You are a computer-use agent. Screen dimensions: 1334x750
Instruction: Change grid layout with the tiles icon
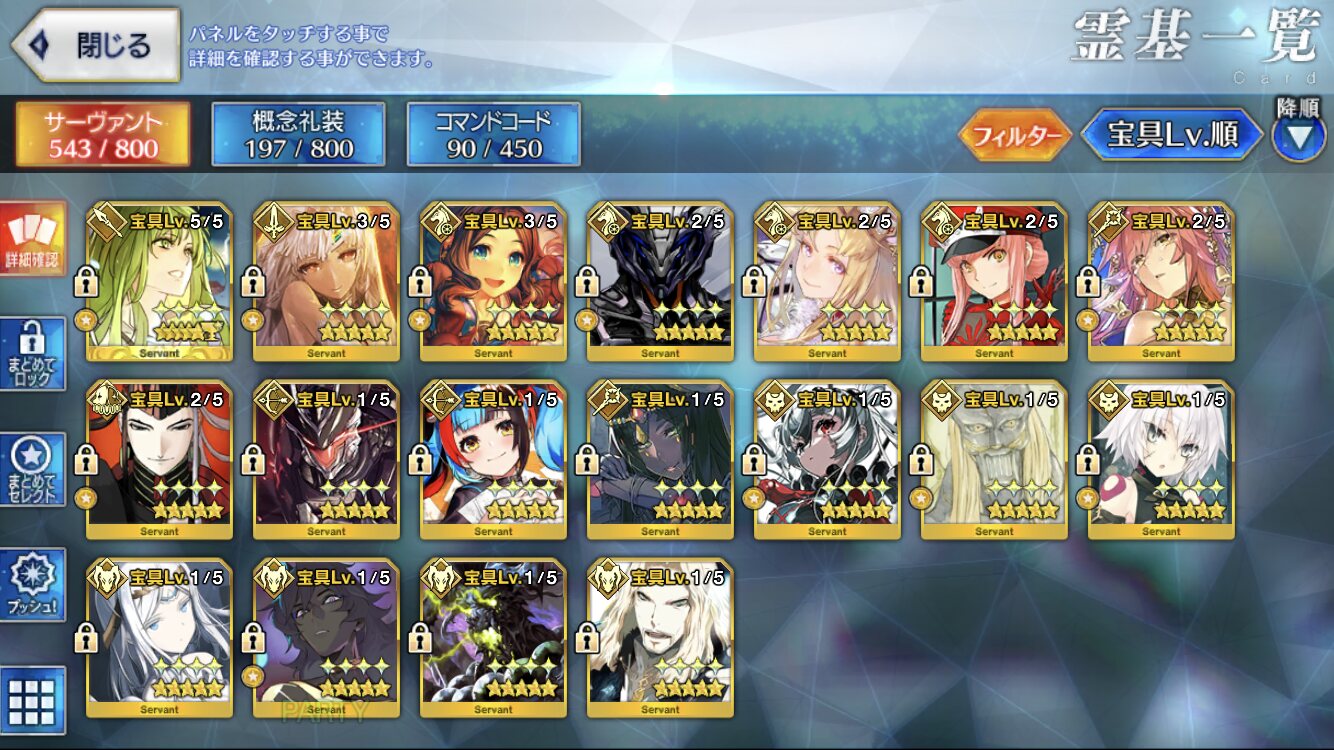coord(35,700)
